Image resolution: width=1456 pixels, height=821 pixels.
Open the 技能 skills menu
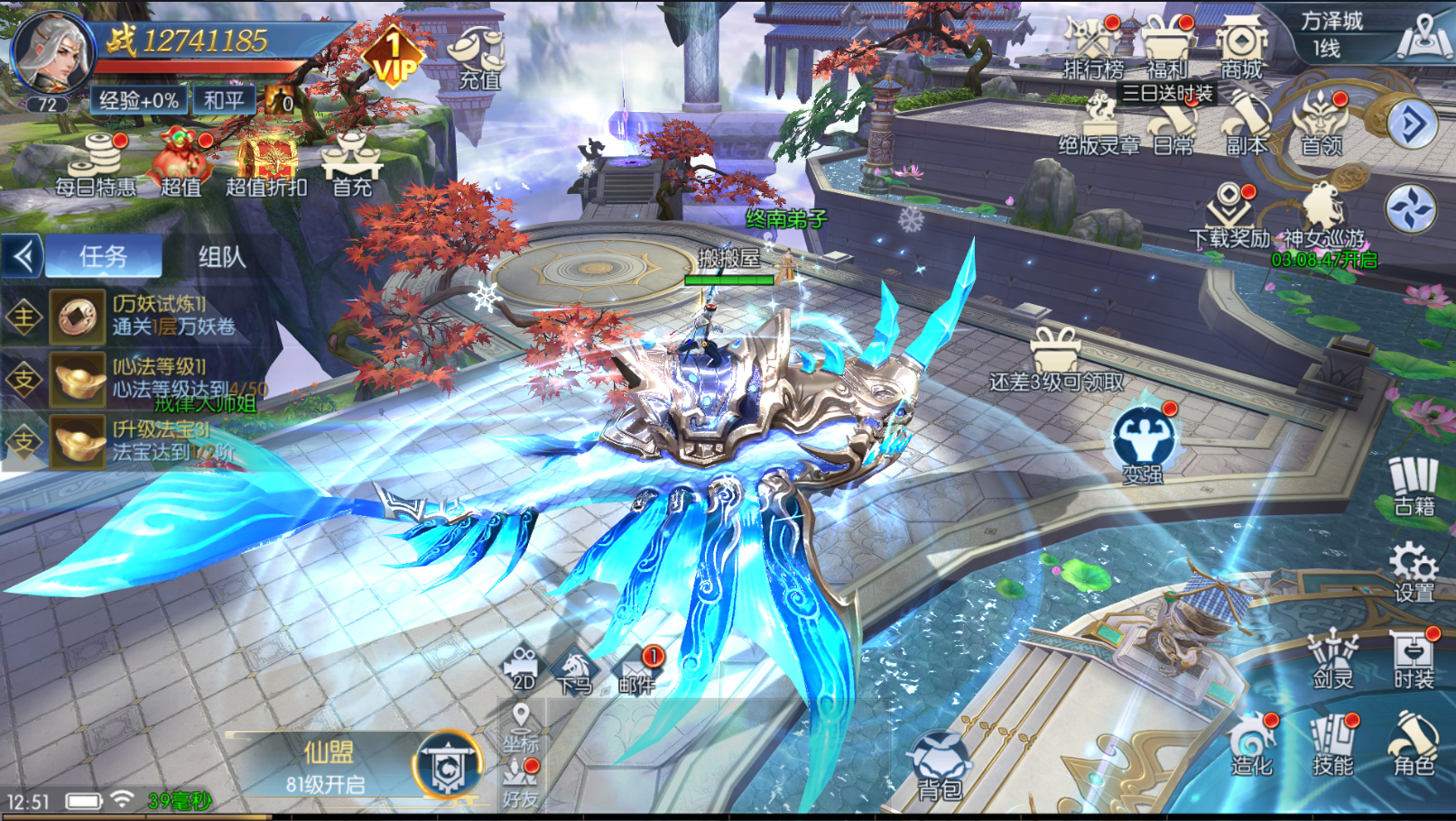(x=1333, y=744)
